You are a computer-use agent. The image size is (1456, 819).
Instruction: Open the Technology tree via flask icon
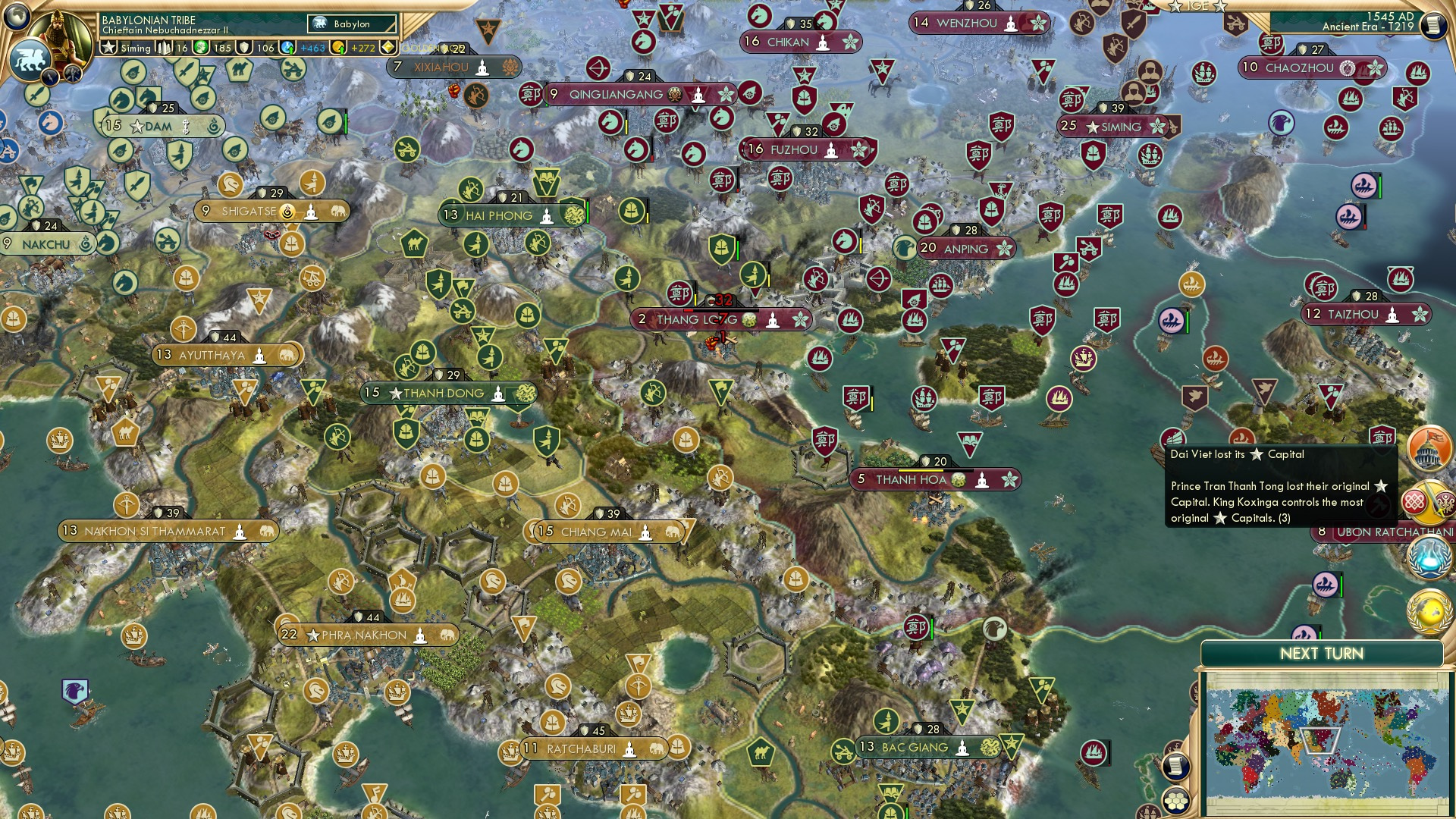pyautogui.click(x=1429, y=557)
